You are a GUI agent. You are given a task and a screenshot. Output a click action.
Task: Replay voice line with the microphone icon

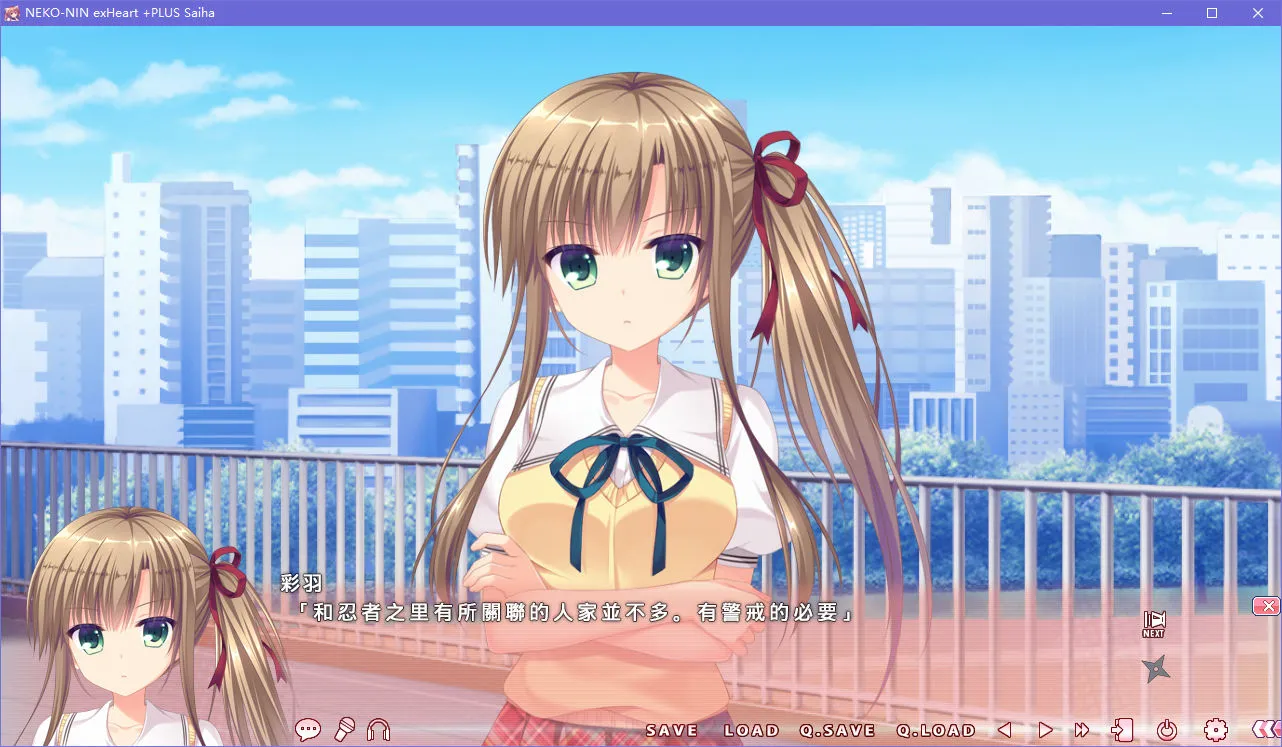click(344, 729)
